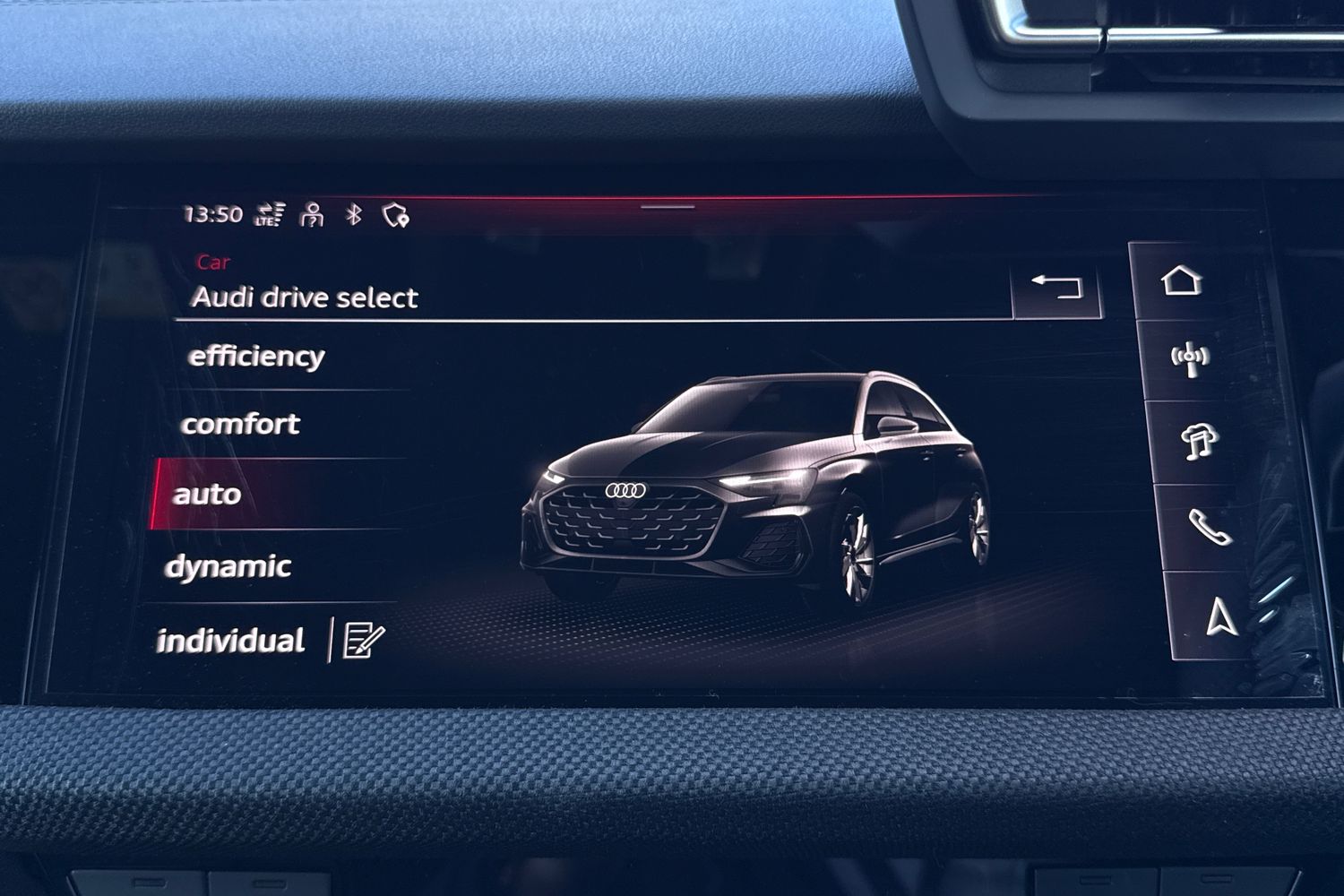Go back using the return arrow
This screenshot has width=1344, height=896.
(x=1057, y=287)
